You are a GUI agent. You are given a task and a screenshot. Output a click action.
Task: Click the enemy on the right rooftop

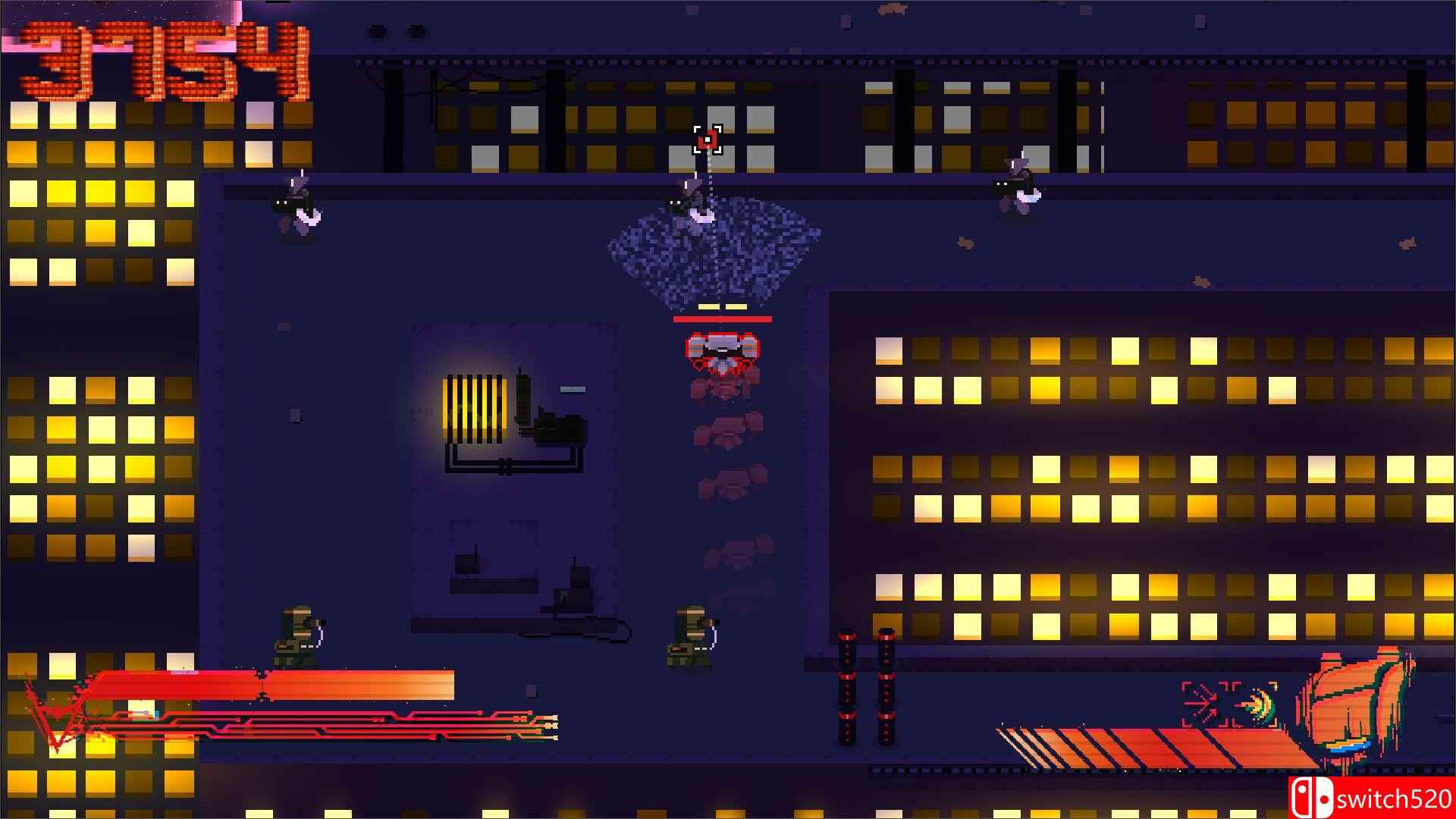(1020, 182)
